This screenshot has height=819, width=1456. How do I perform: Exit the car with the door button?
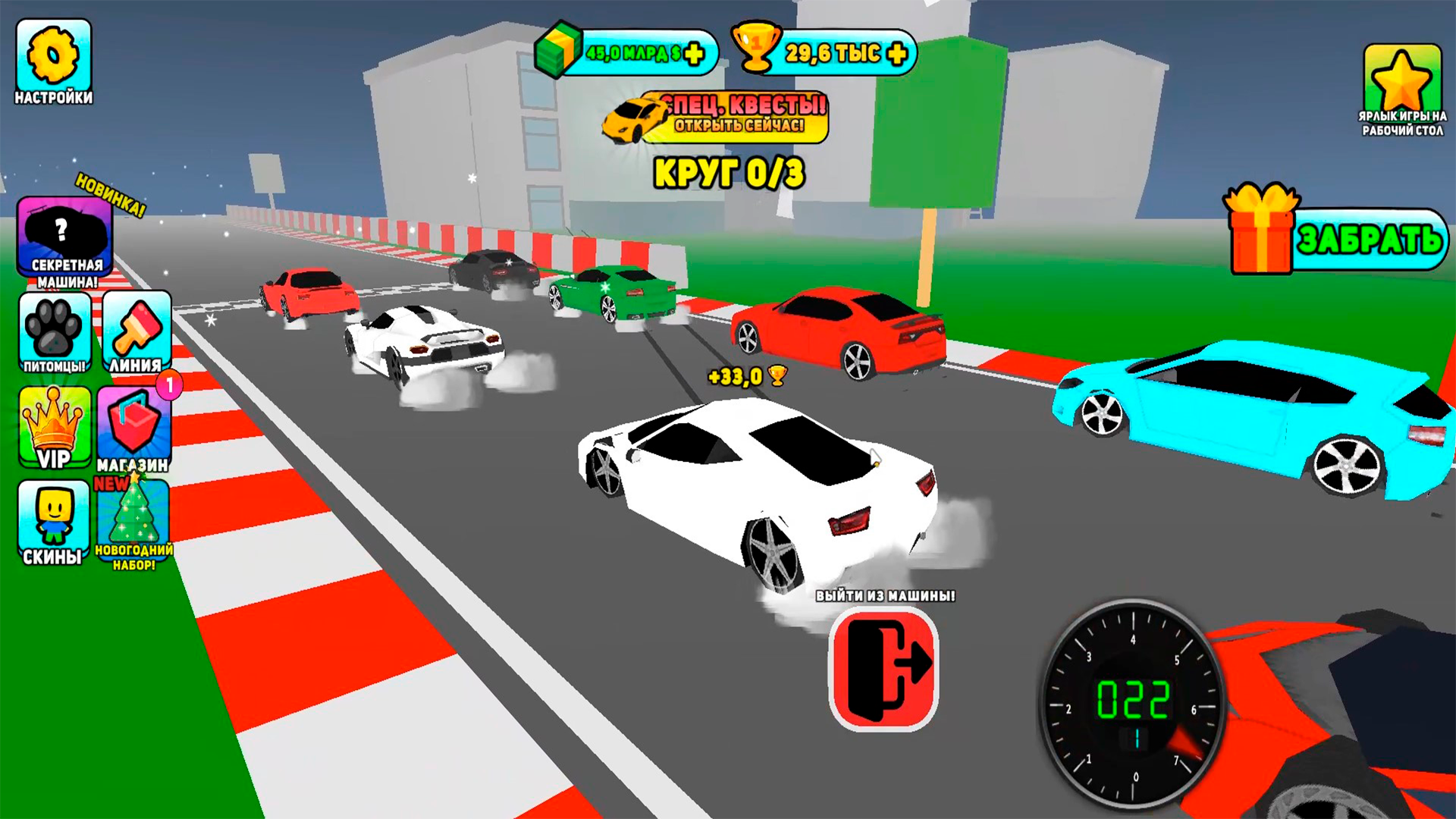(882, 671)
